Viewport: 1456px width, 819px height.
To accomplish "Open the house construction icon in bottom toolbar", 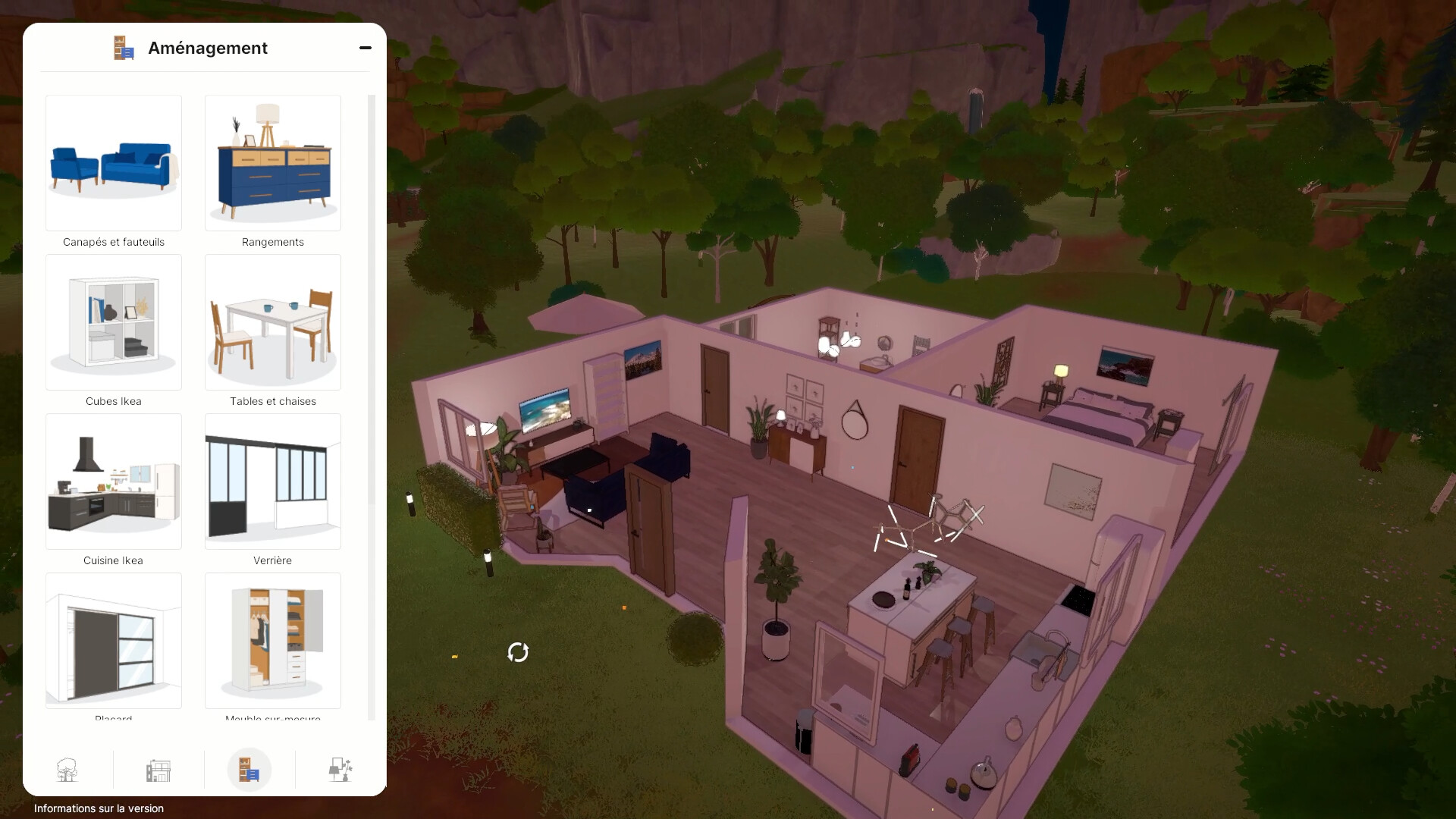I will (x=158, y=770).
